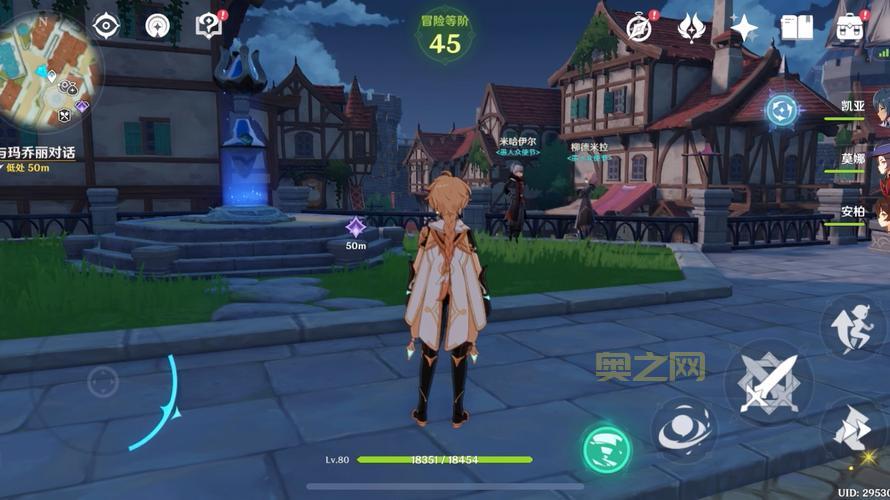Tap the jump button with running figure
890x500 pixels.
(852, 329)
